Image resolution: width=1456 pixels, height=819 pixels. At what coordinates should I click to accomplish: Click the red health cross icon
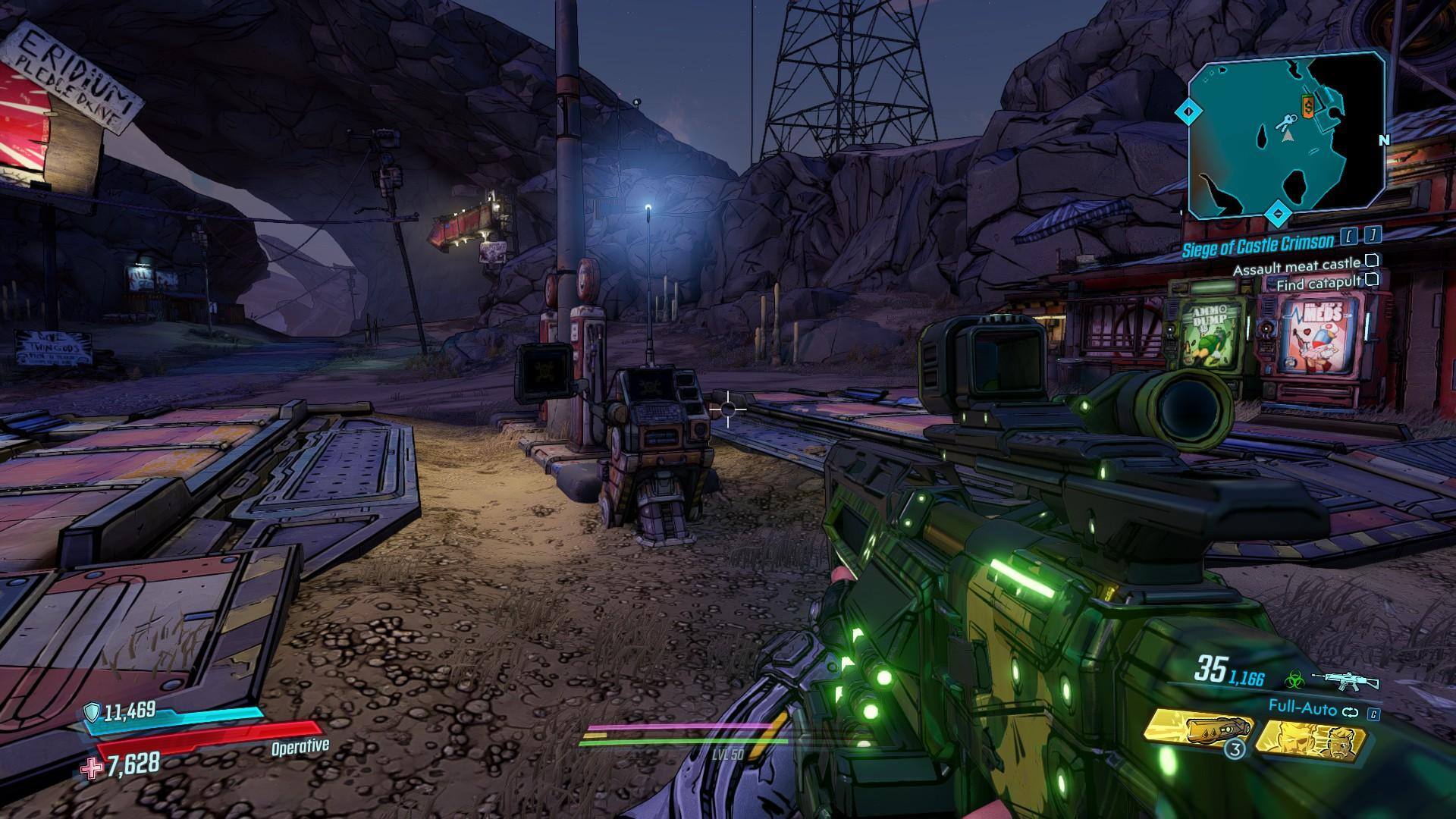pos(93,768)
